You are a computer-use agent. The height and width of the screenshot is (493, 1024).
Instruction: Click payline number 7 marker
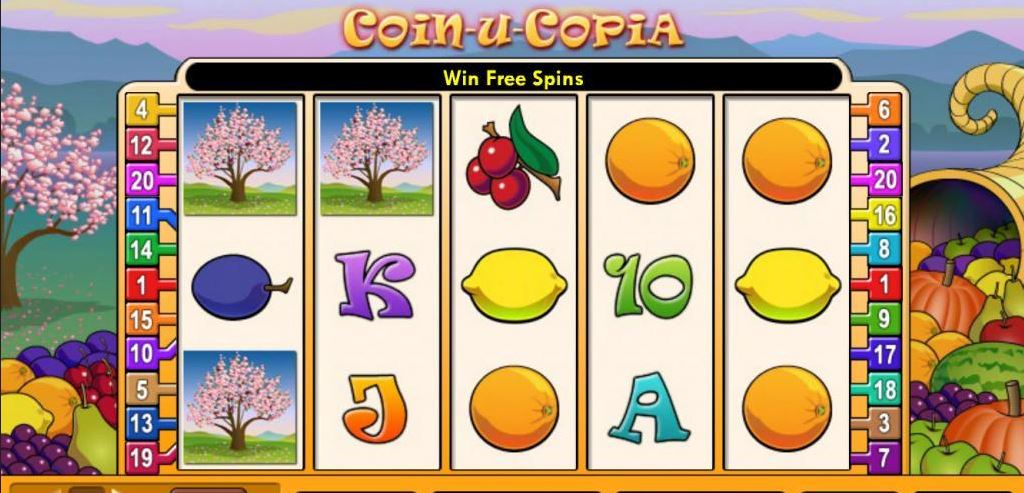point(884,458)
